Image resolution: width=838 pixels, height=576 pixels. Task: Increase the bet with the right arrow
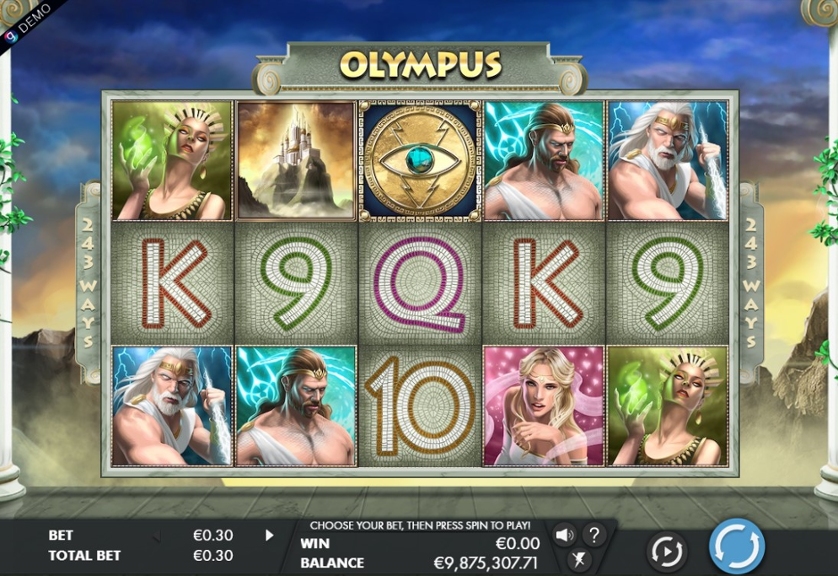[269, 535]
